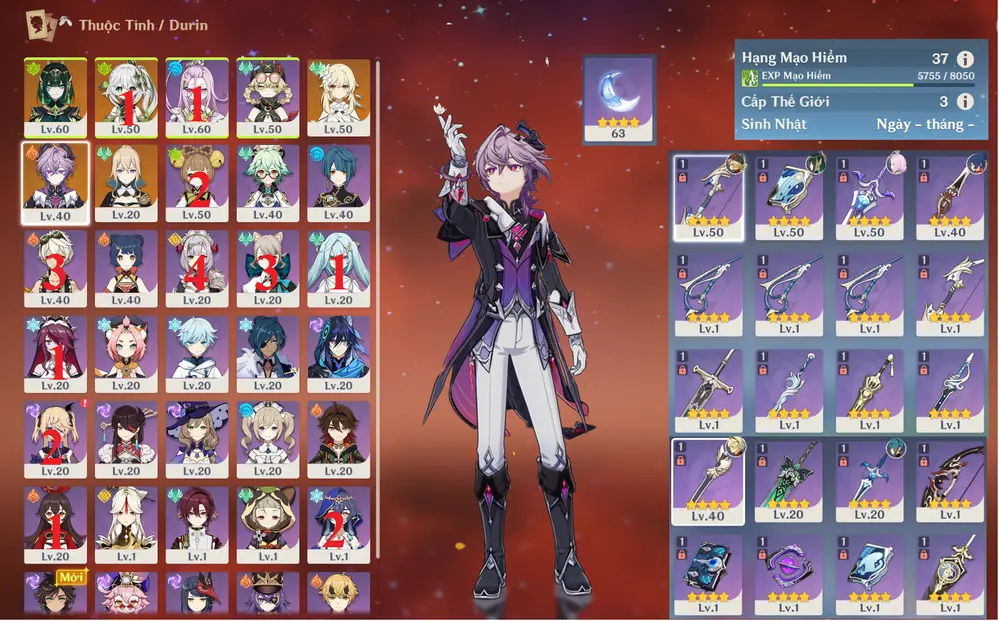Select the green-black Lv.20 claymore slot

point(789,480)
